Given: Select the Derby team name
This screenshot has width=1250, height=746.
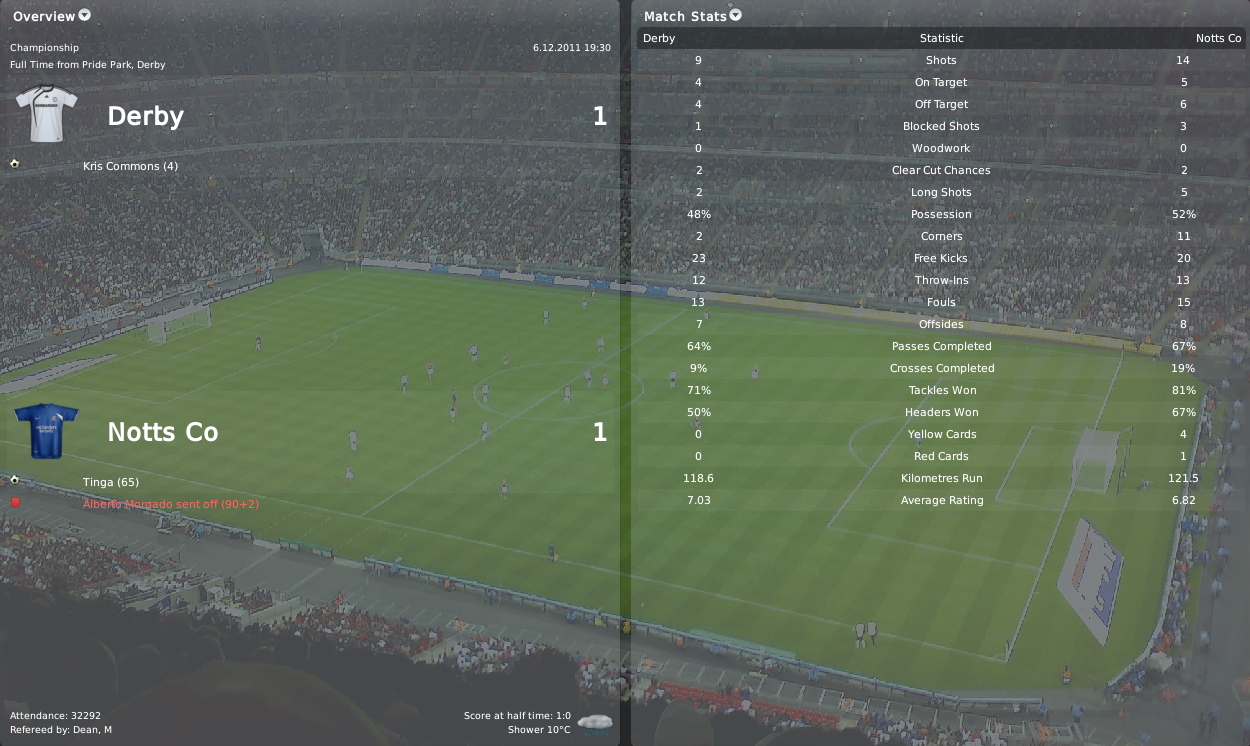Looking at the screenshot, I should [x=145, y=116].
